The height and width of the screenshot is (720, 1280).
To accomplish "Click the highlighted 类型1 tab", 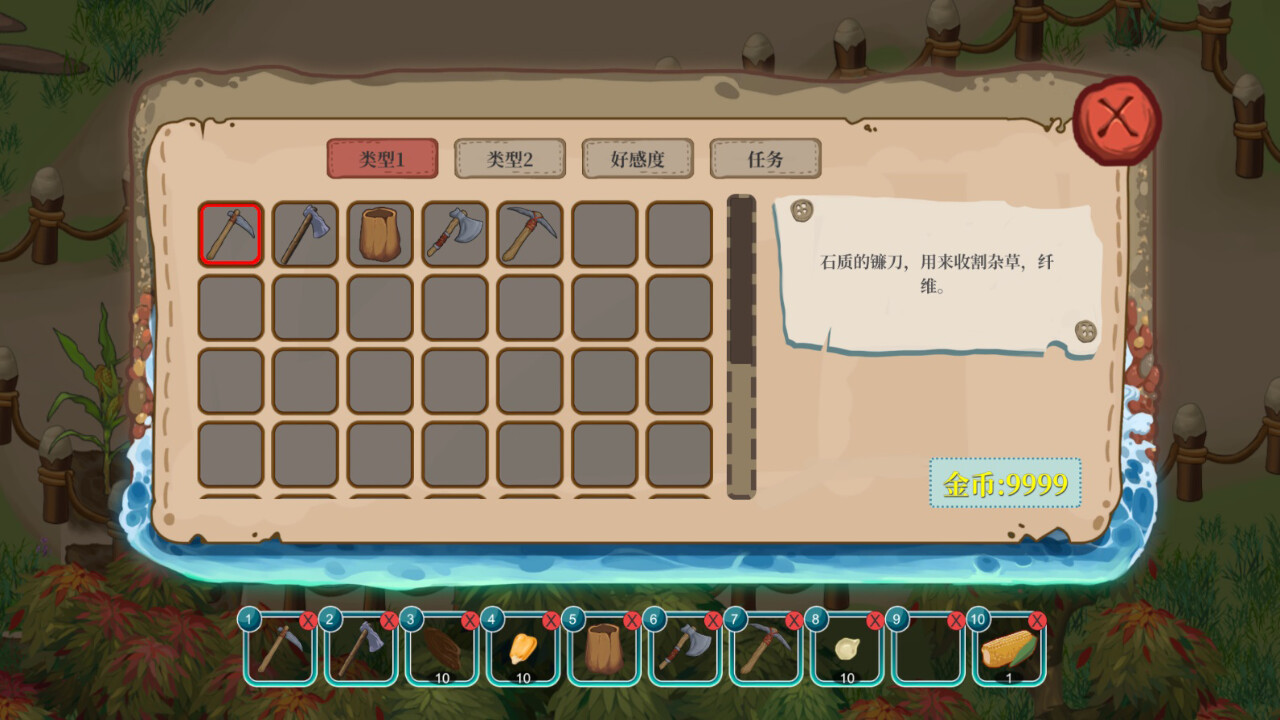I will (382, 159).
